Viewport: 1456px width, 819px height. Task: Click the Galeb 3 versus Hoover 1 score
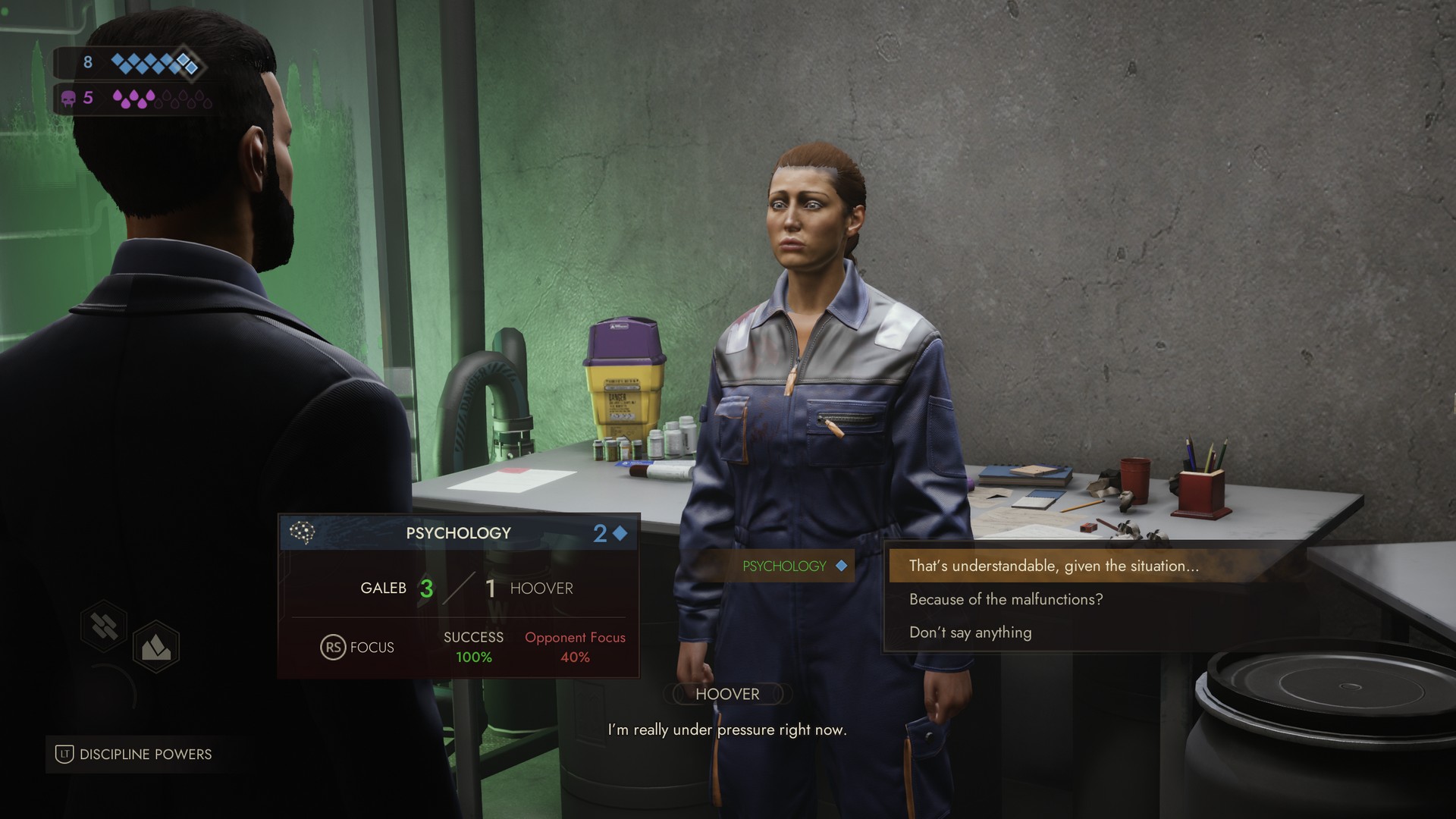(466, 587)
